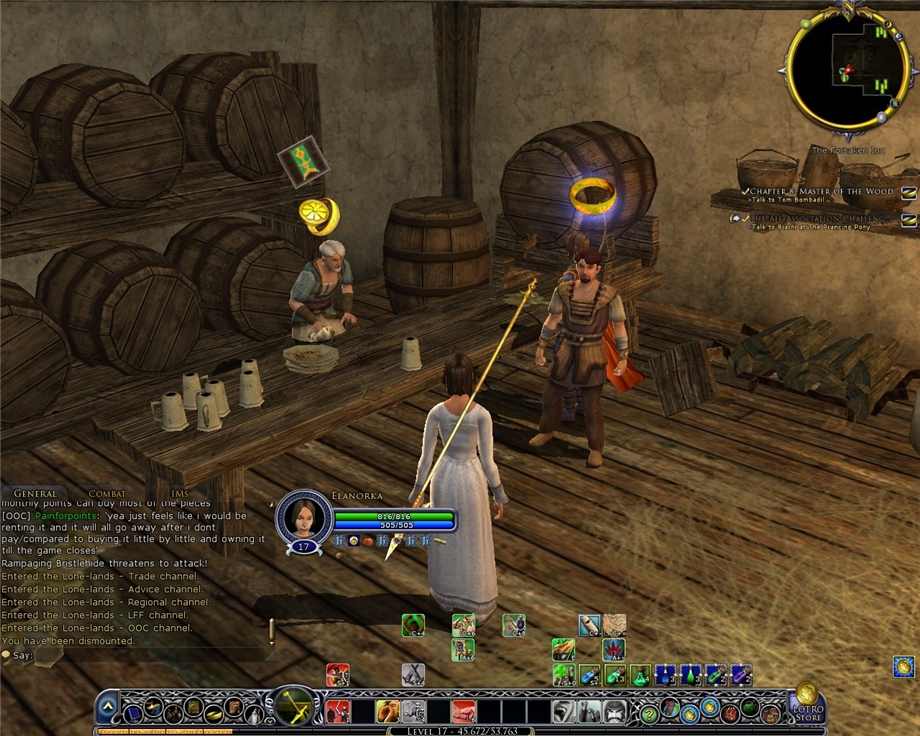Viewport: 920px width, 736px height.
Task: Select the General chat tab
Action: point(35,493)
